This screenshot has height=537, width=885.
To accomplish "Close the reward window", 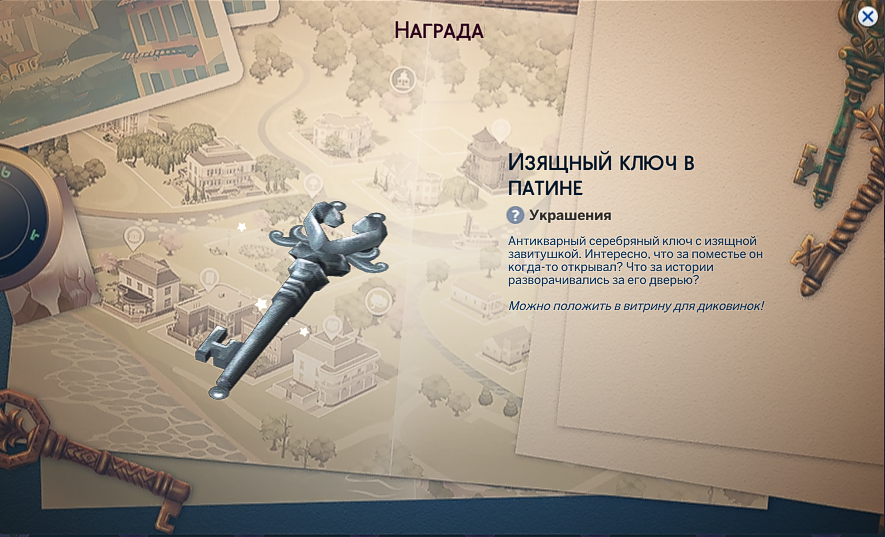I will [869, 16].
